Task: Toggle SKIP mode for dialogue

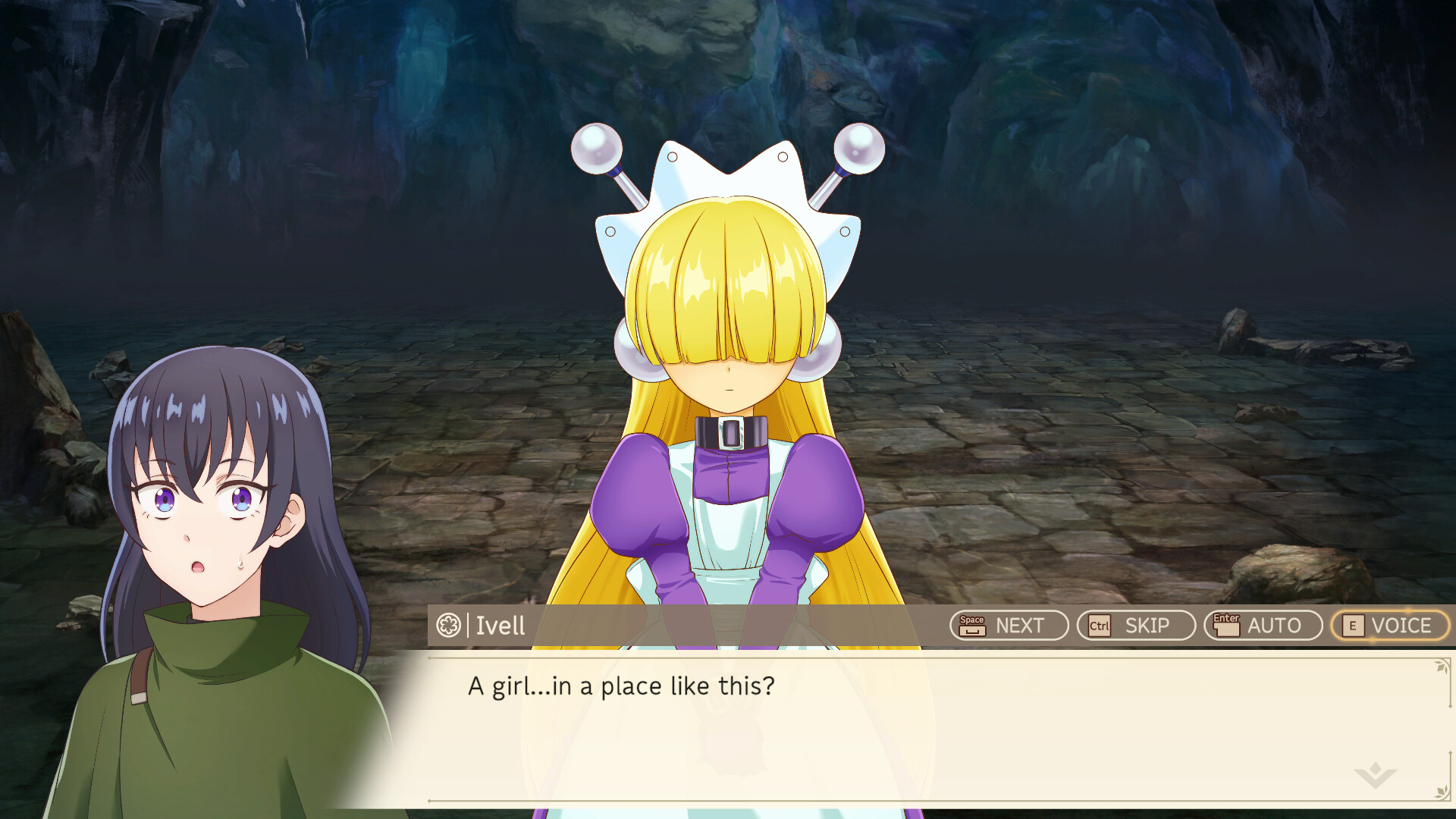Action: pos(1134,626)
